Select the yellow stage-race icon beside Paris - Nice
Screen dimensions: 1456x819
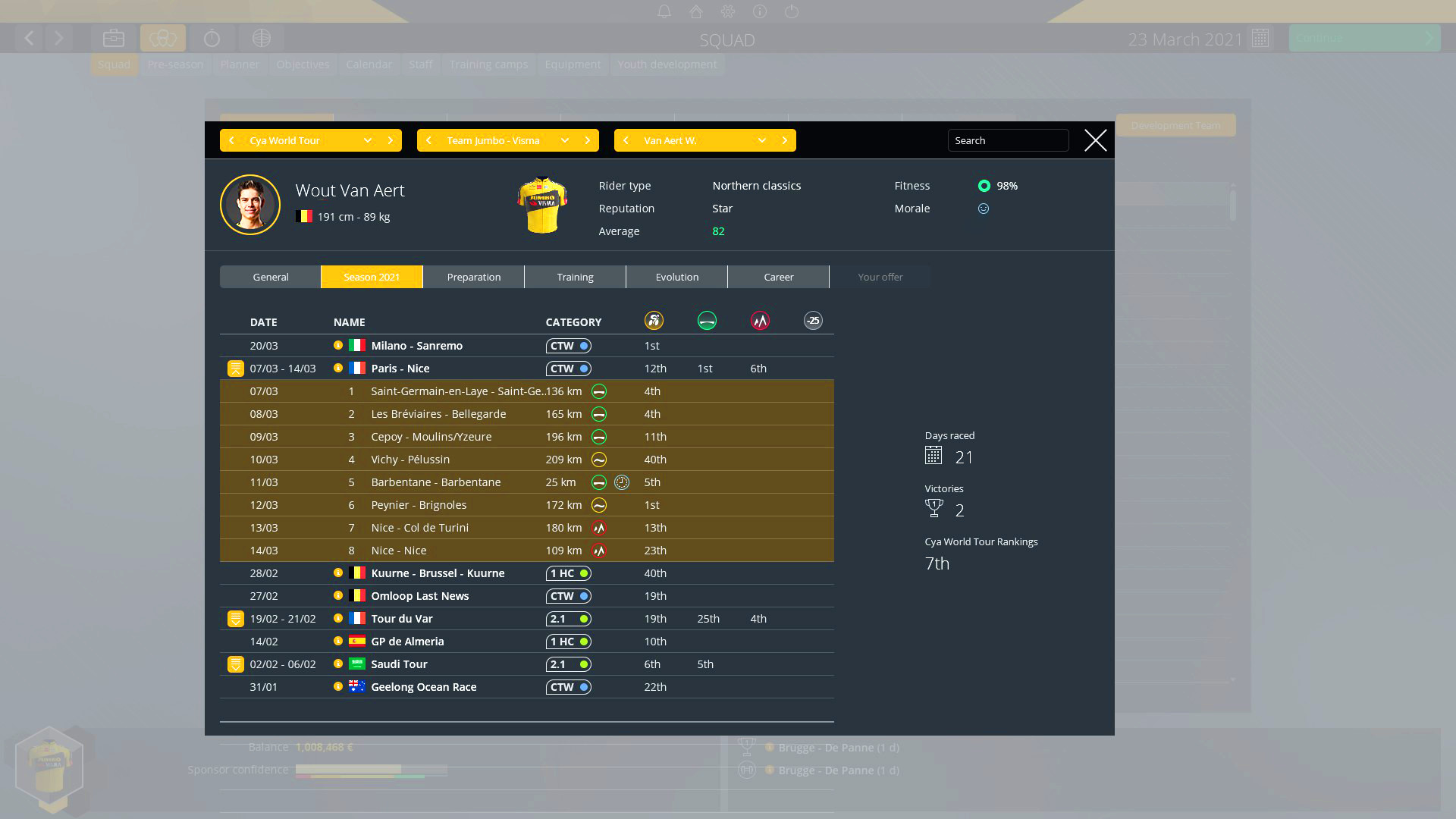tap(235, 368)
